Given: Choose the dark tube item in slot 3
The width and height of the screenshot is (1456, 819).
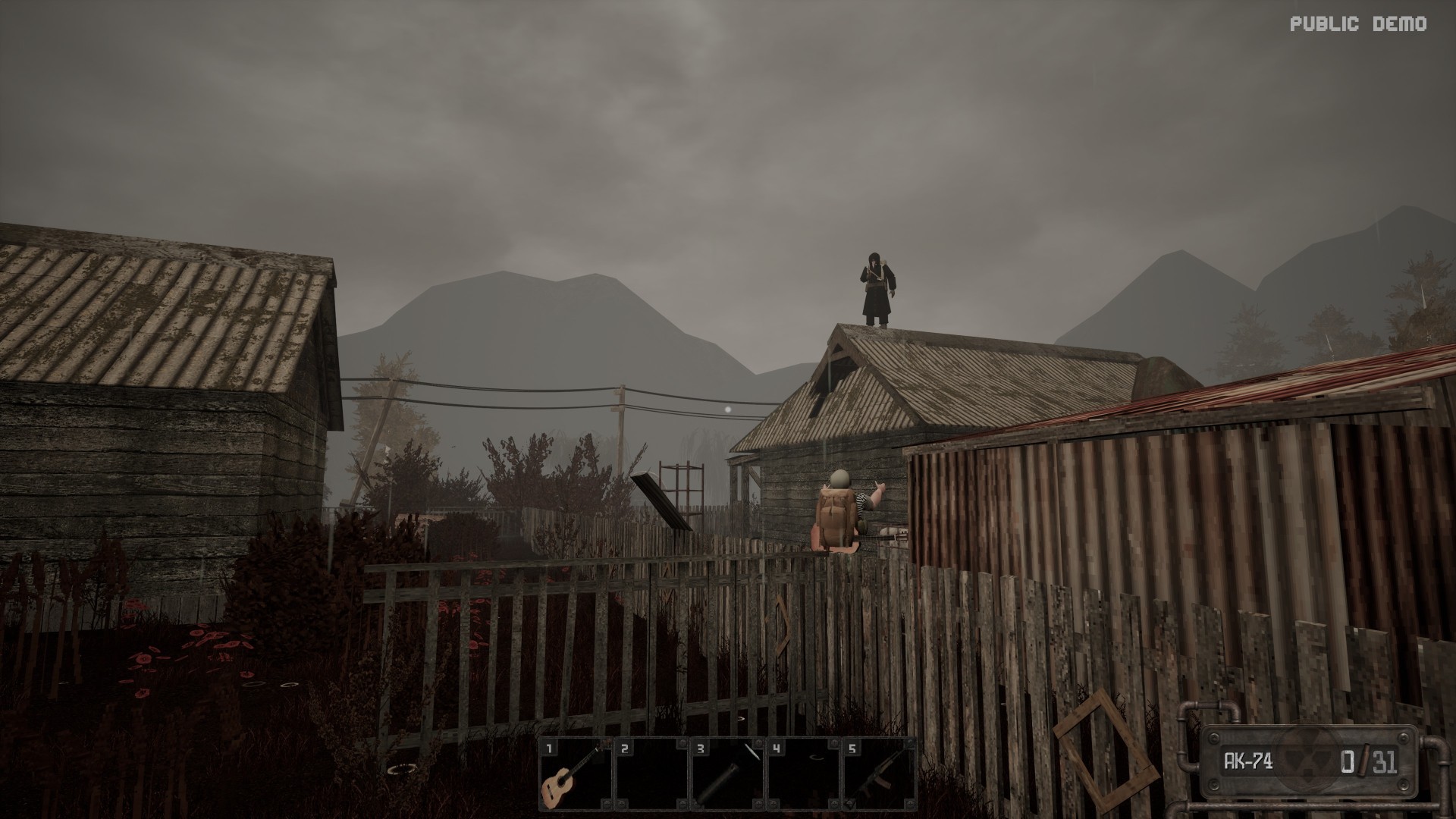Looking at the screenshot, I should (x=726, y=776).
